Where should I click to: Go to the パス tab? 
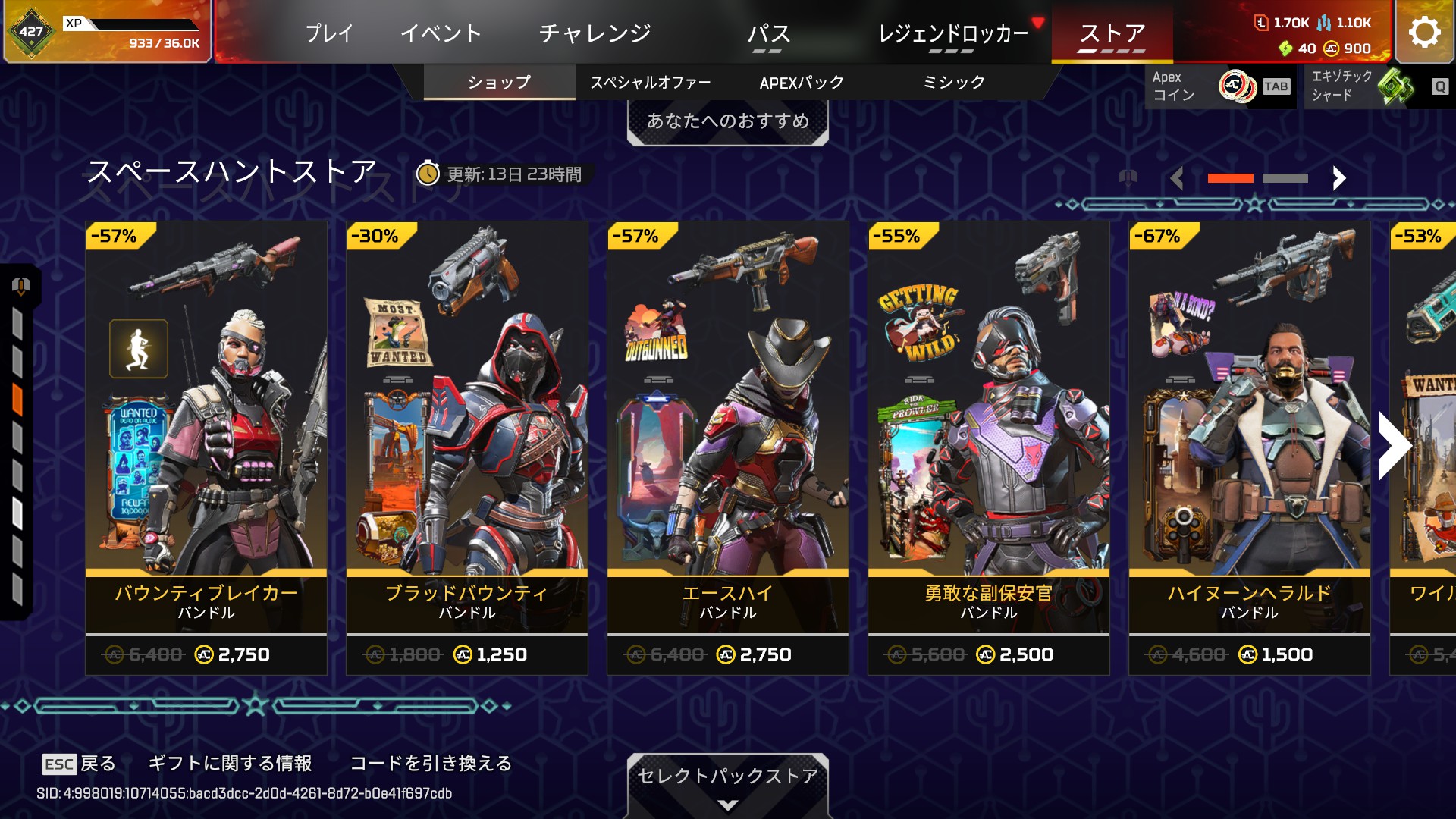[x=768, y=33]
